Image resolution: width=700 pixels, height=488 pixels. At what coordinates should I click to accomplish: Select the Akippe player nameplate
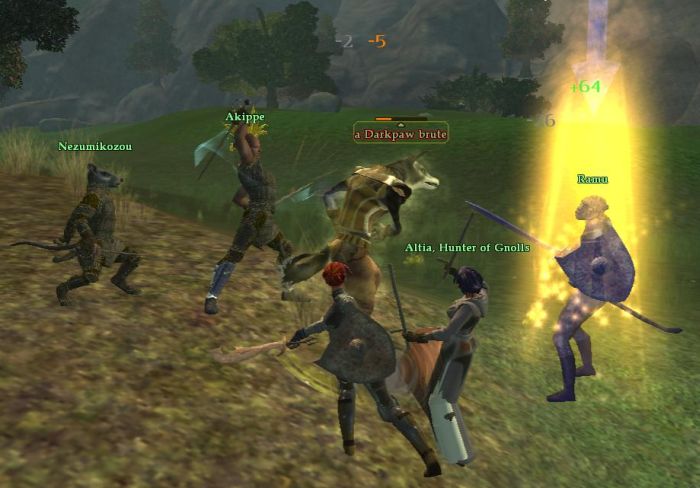[245, 116]
